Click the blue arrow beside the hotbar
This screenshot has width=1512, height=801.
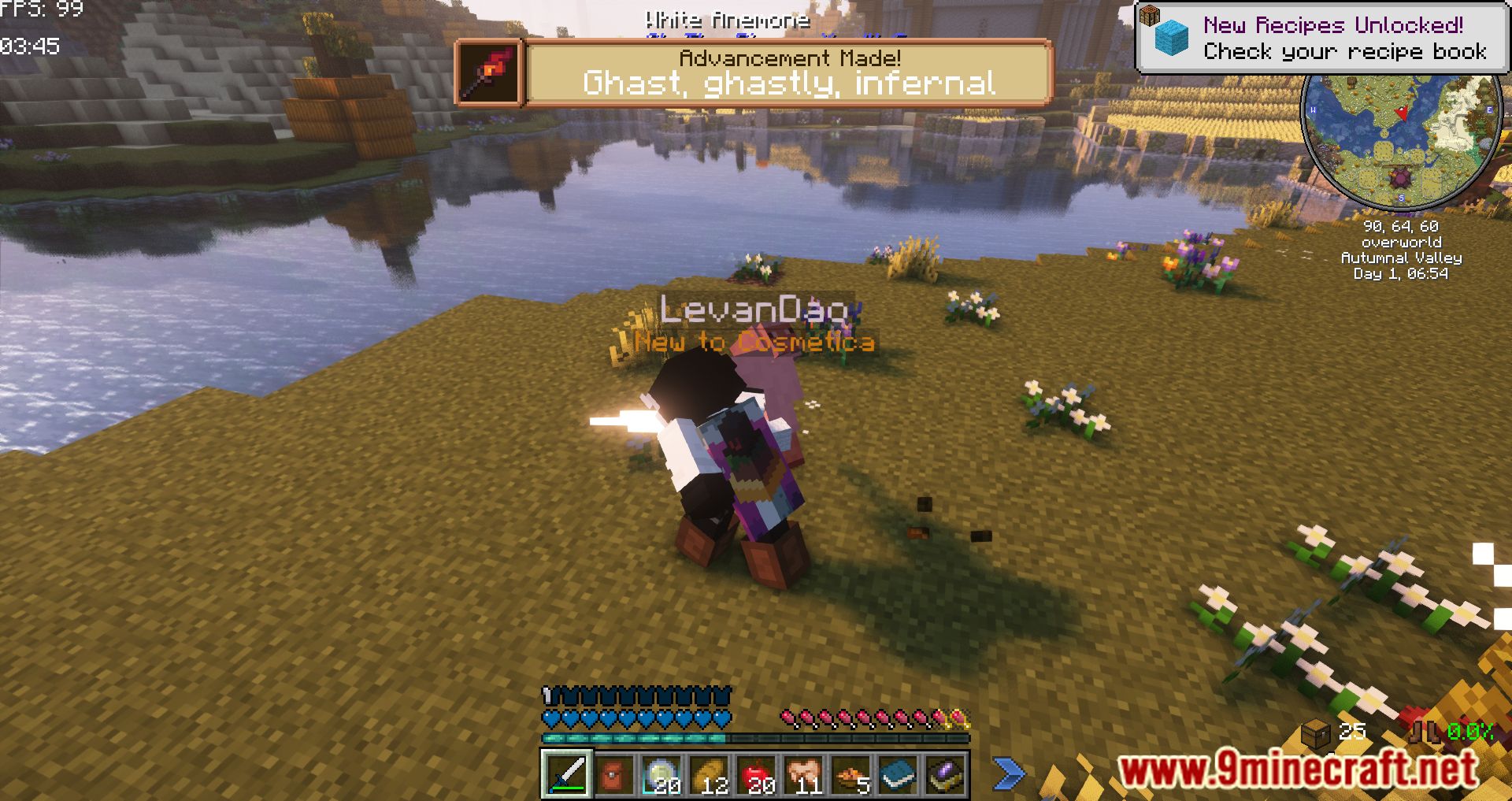(1009, 773)
